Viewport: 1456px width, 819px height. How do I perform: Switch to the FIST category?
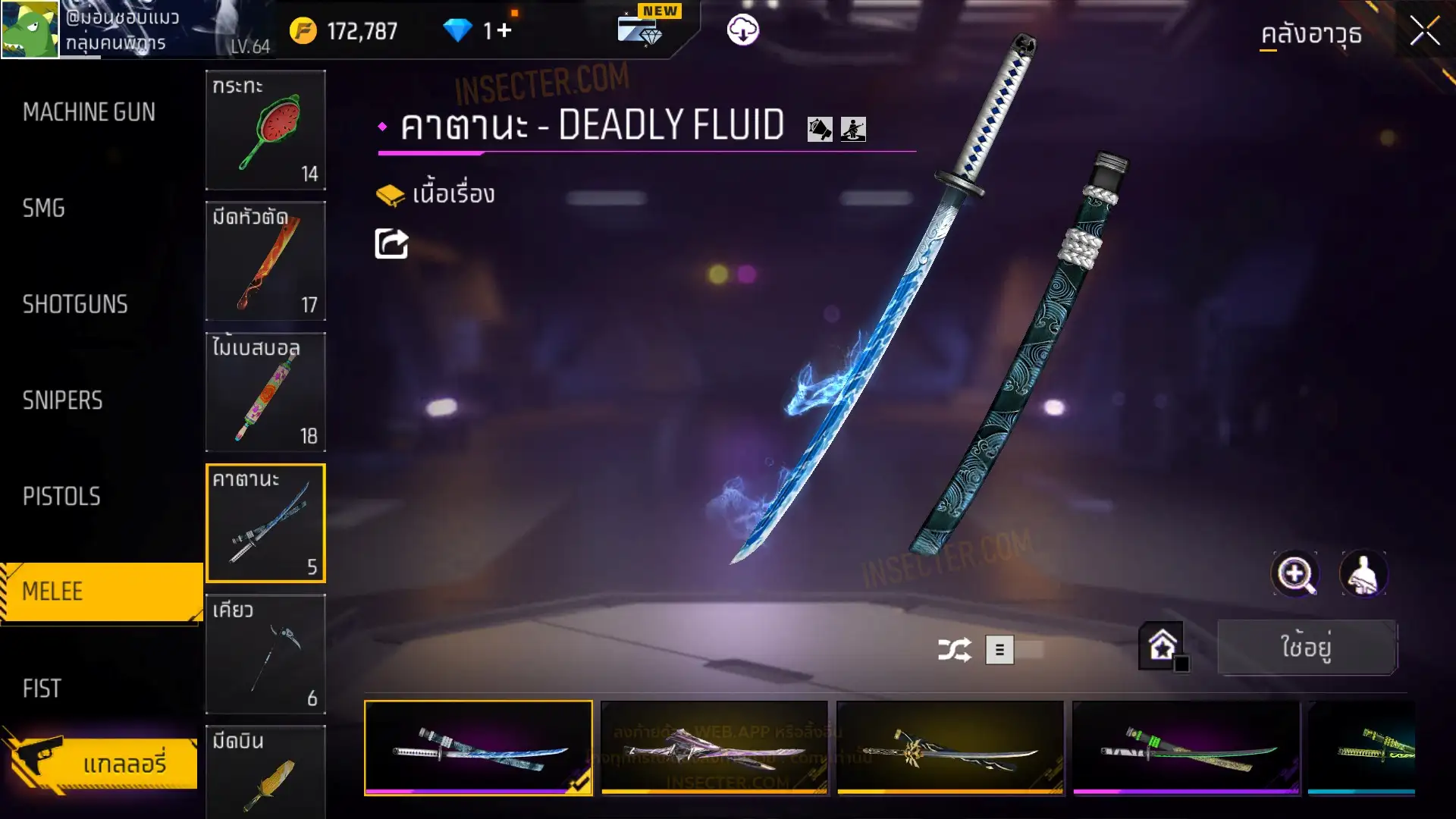tap(42, 688)
